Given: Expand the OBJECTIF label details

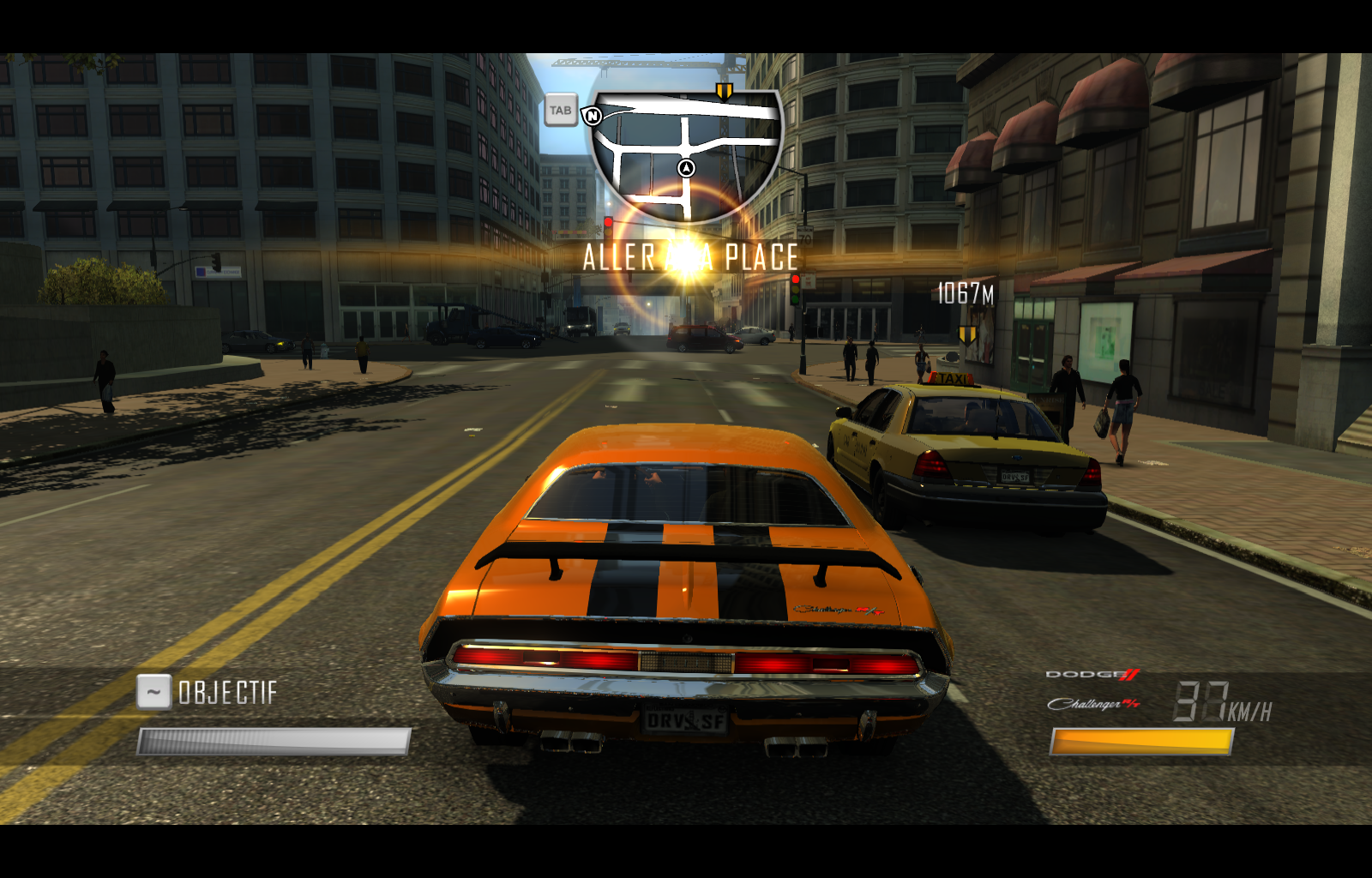Looking at the screenshot, I should [226, 690].
